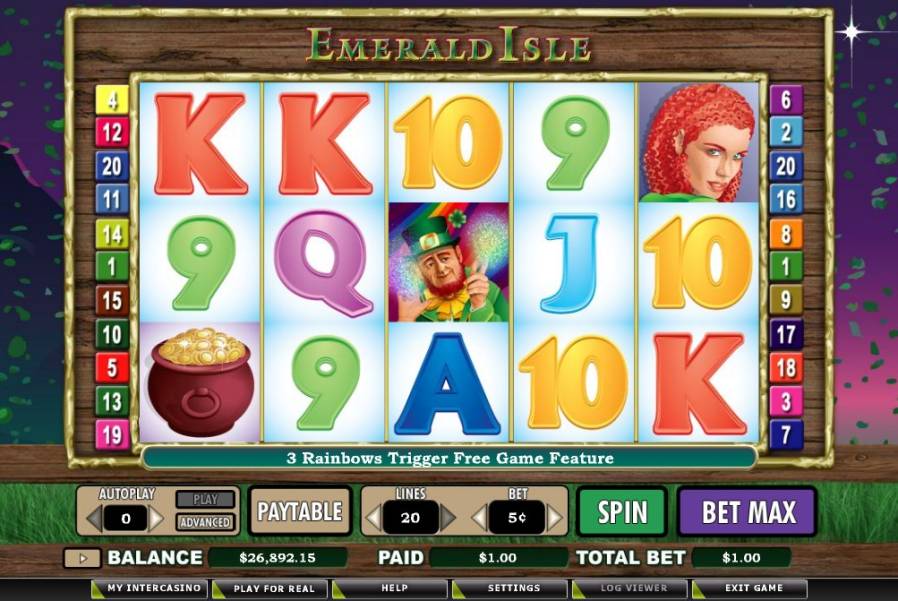Raise the bet amount with the right arrow
898x601 pixels.
pyautogui.click(x=555, y=517)
